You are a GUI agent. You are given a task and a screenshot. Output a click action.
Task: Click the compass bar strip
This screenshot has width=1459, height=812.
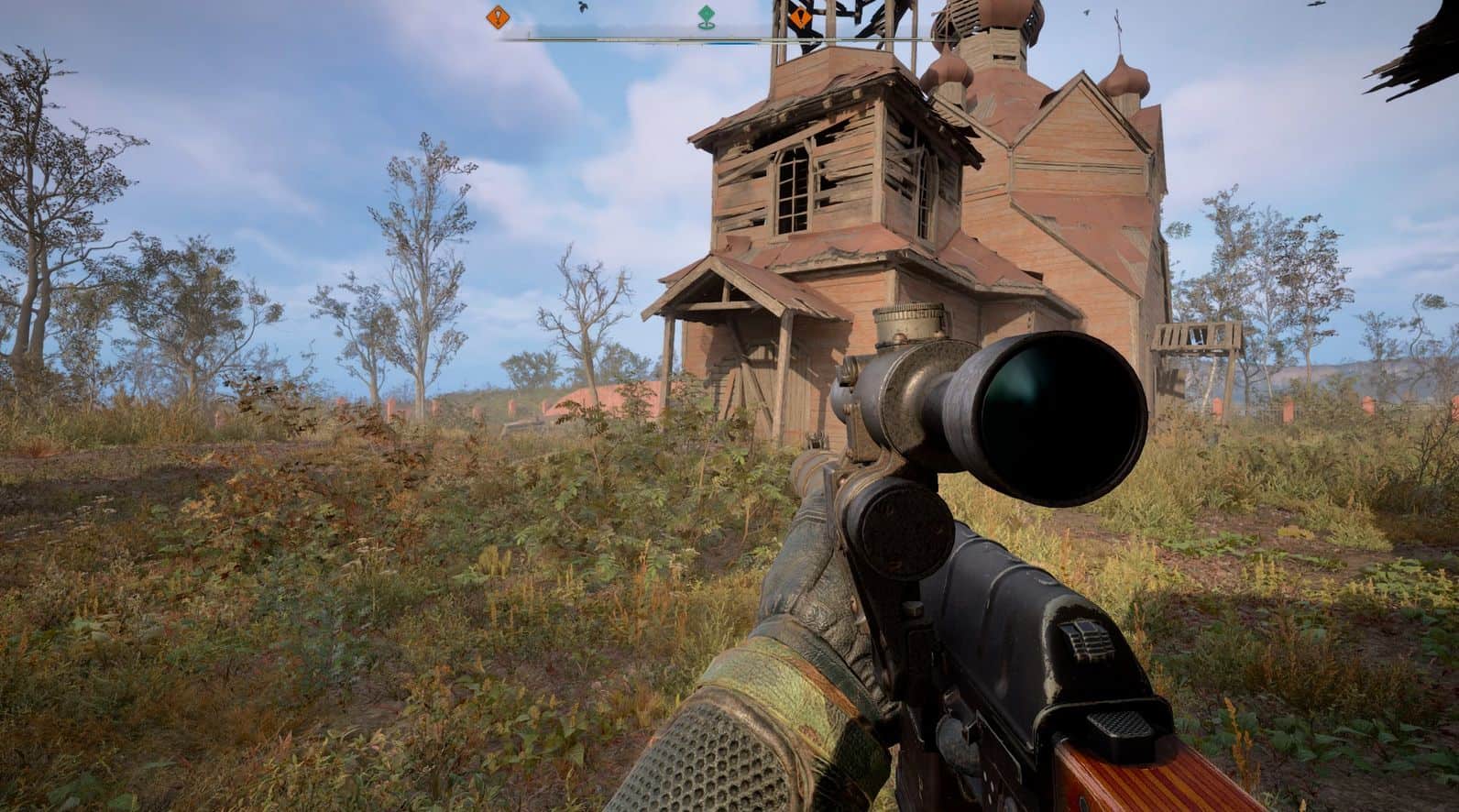coord(642,38)
